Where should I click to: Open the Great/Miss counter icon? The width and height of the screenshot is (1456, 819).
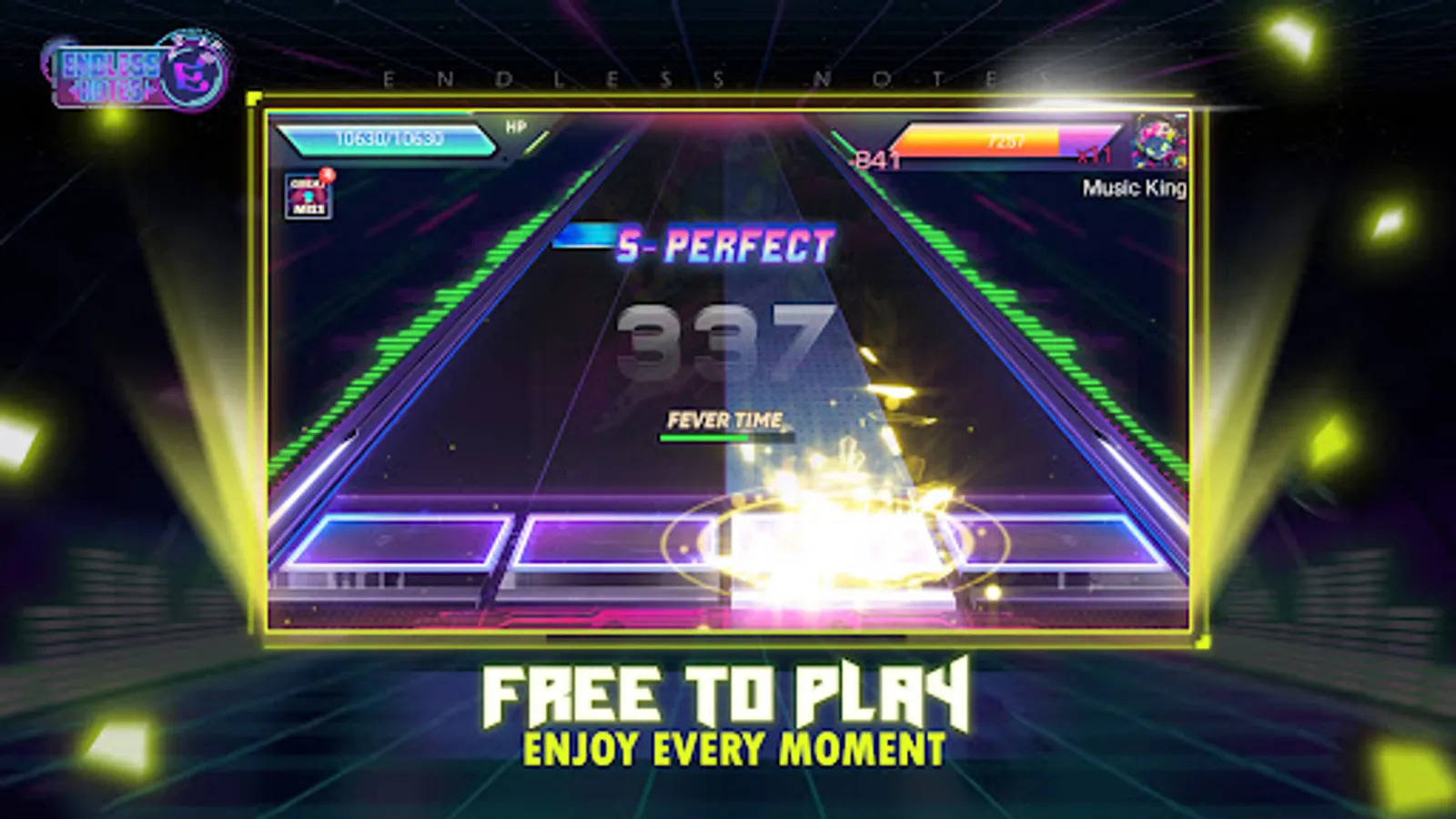[309, 196]
